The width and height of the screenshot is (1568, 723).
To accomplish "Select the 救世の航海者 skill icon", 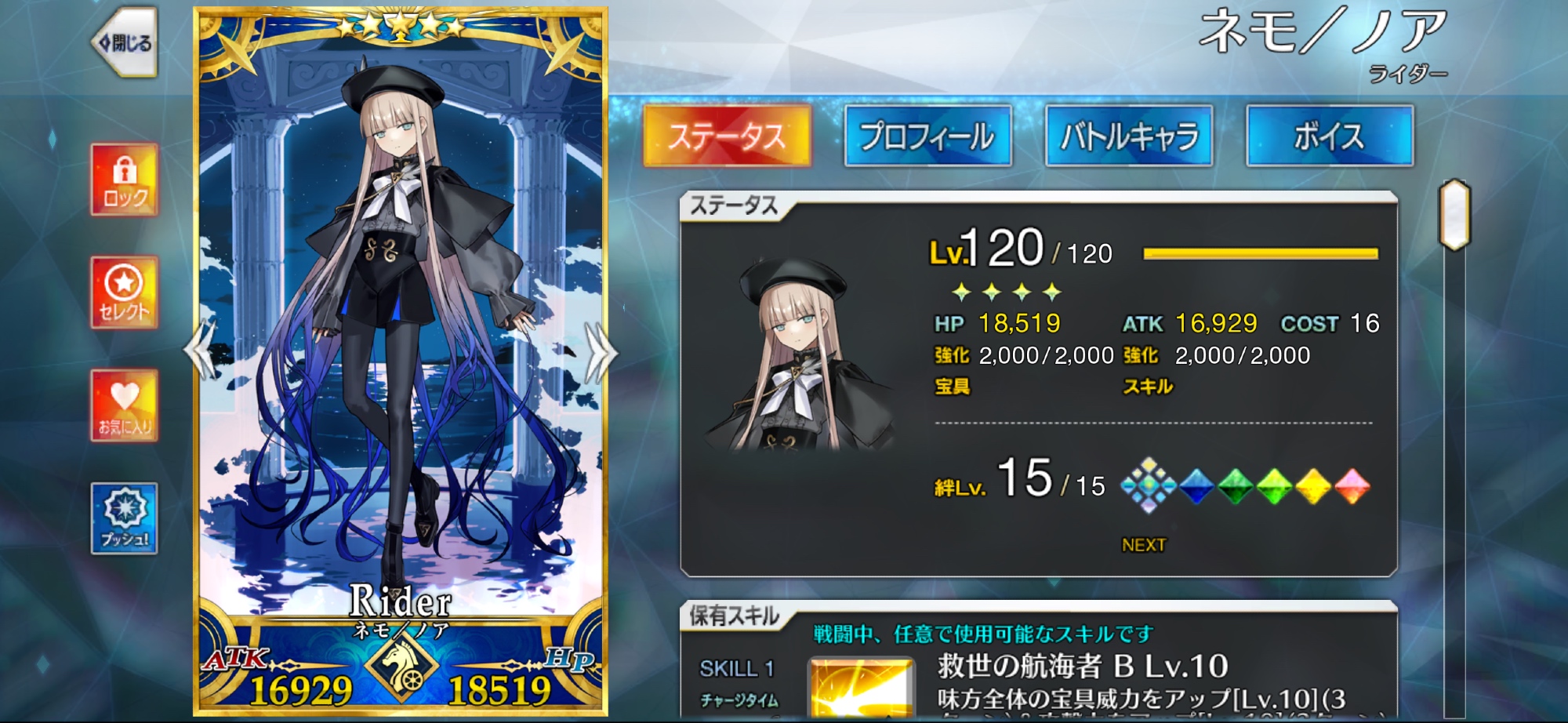I will [x=861, y=688].
